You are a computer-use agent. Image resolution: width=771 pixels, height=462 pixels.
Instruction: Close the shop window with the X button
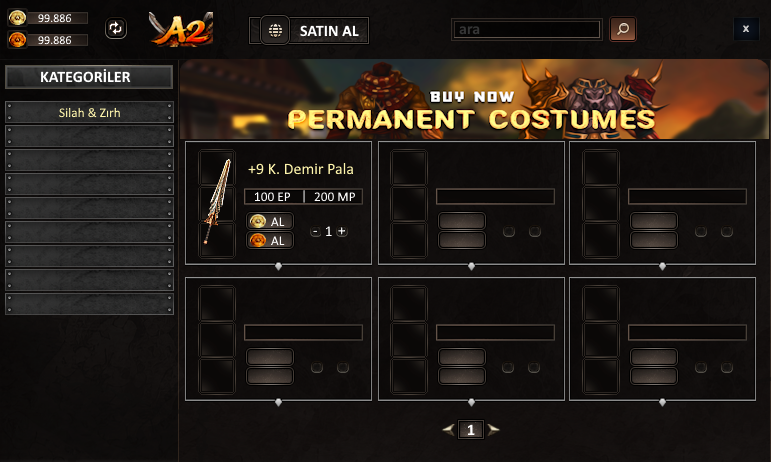pos(746,29)
